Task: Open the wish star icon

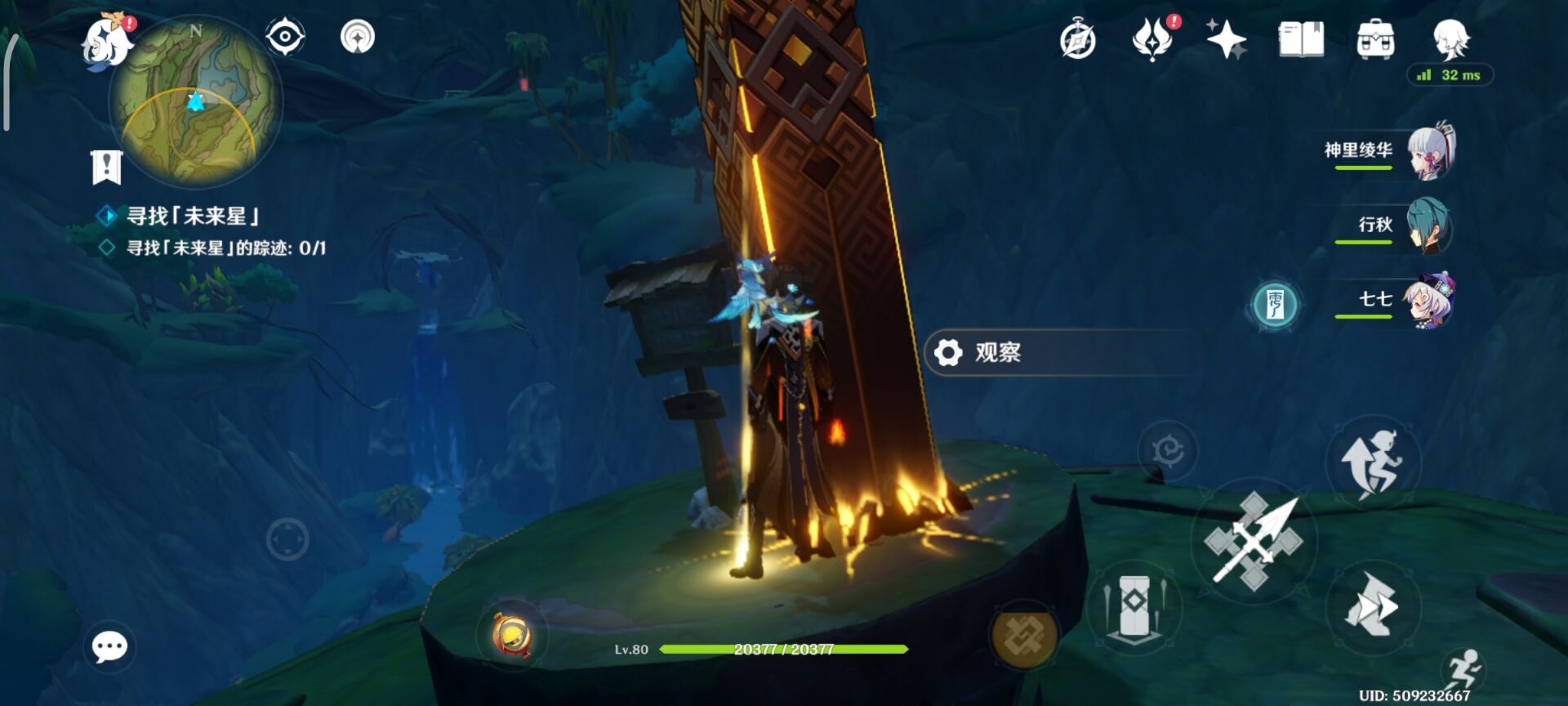Action: pyautogui.click(x=1226, y=39)
